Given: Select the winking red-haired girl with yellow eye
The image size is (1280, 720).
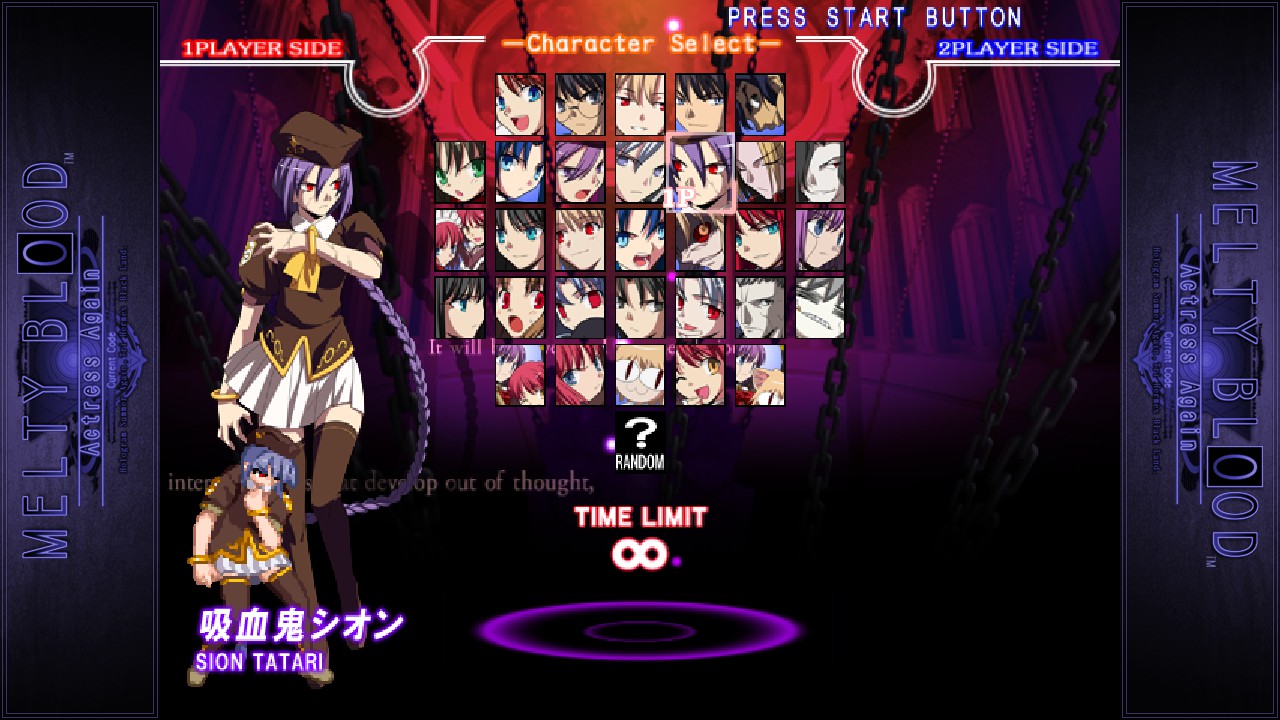Looking at the screenshot, I should tap(700, 375).
